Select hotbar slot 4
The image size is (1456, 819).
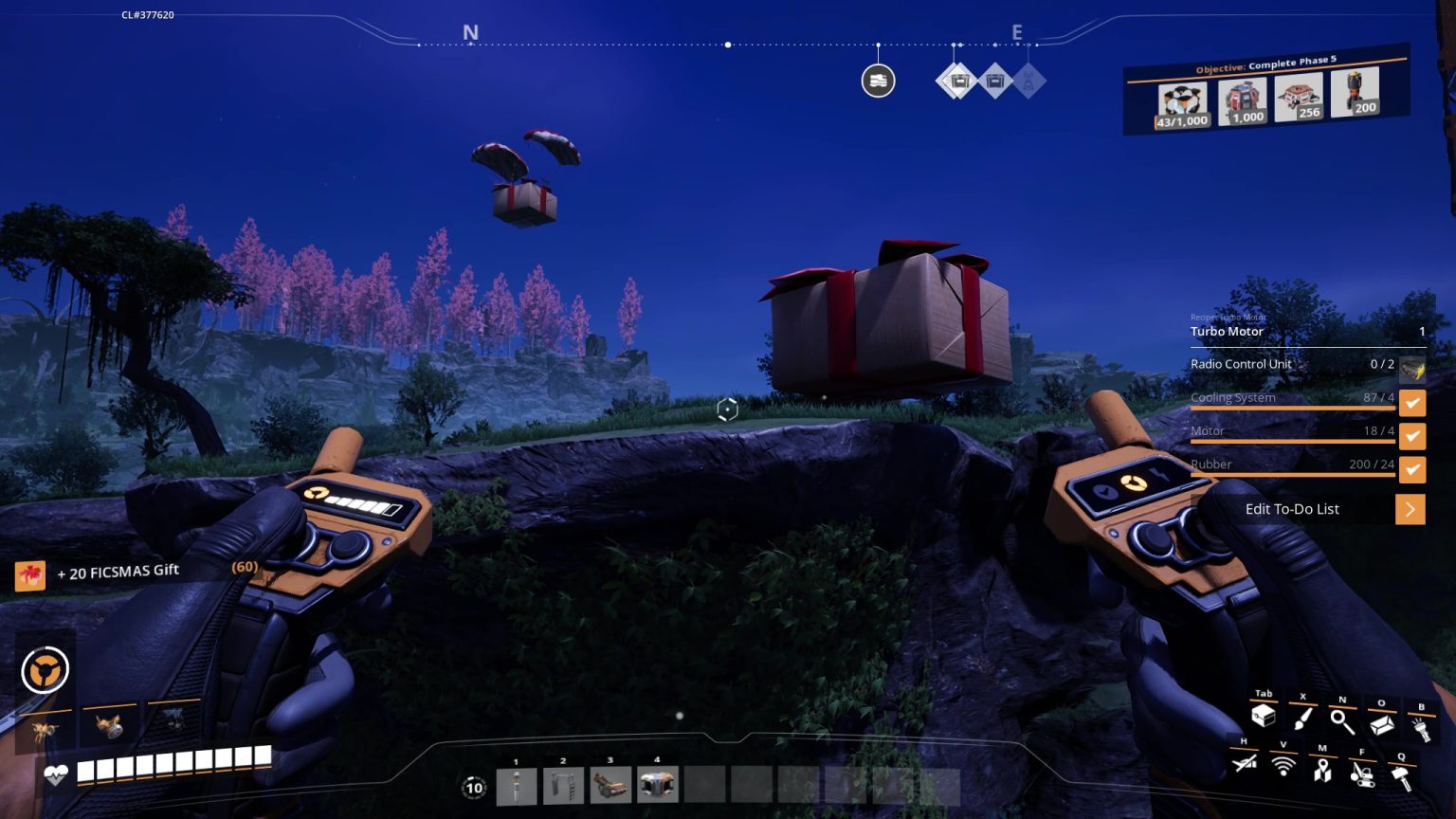coord(657,784)
